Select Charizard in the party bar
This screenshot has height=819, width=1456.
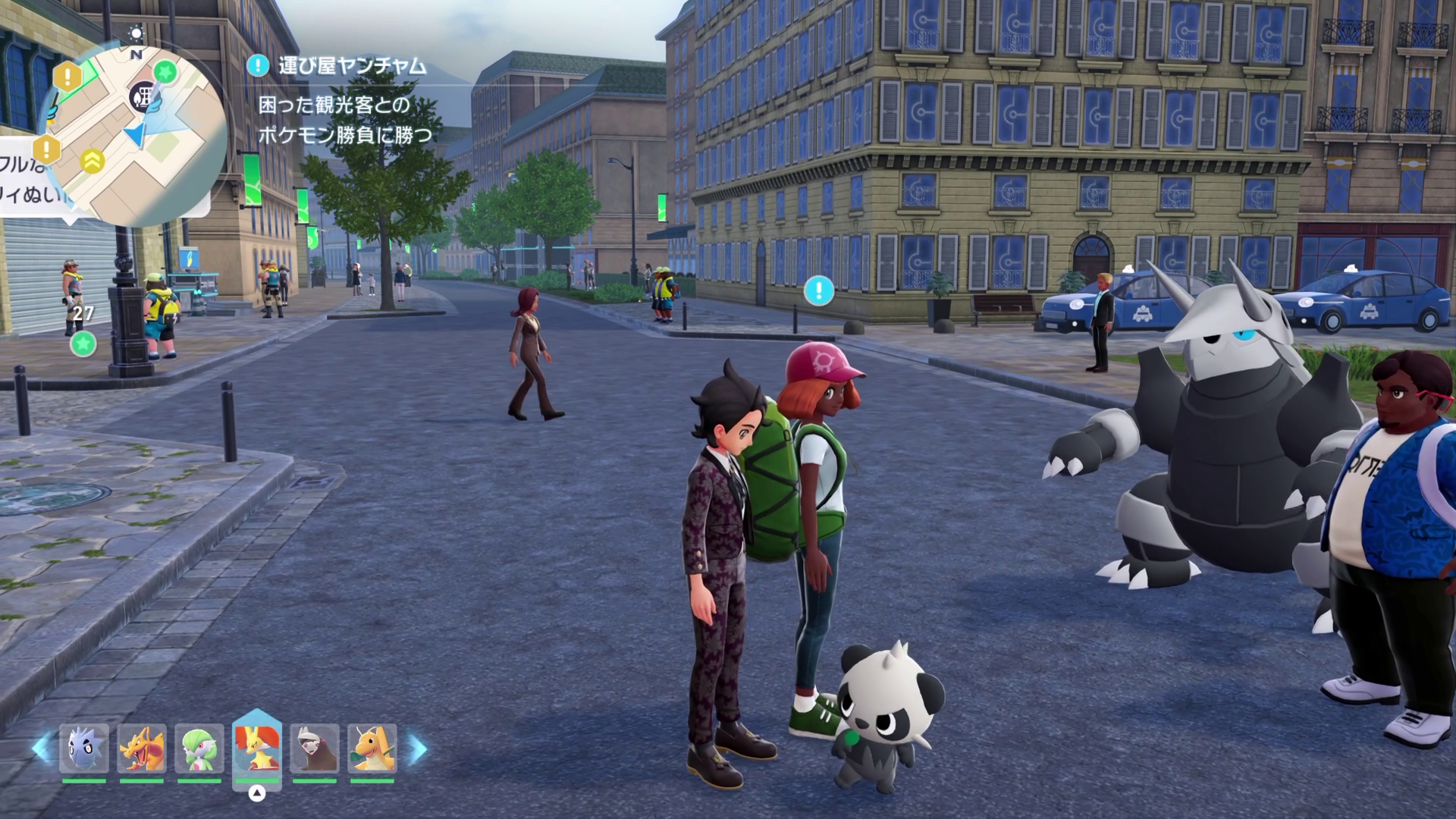[x=142, y=749]
